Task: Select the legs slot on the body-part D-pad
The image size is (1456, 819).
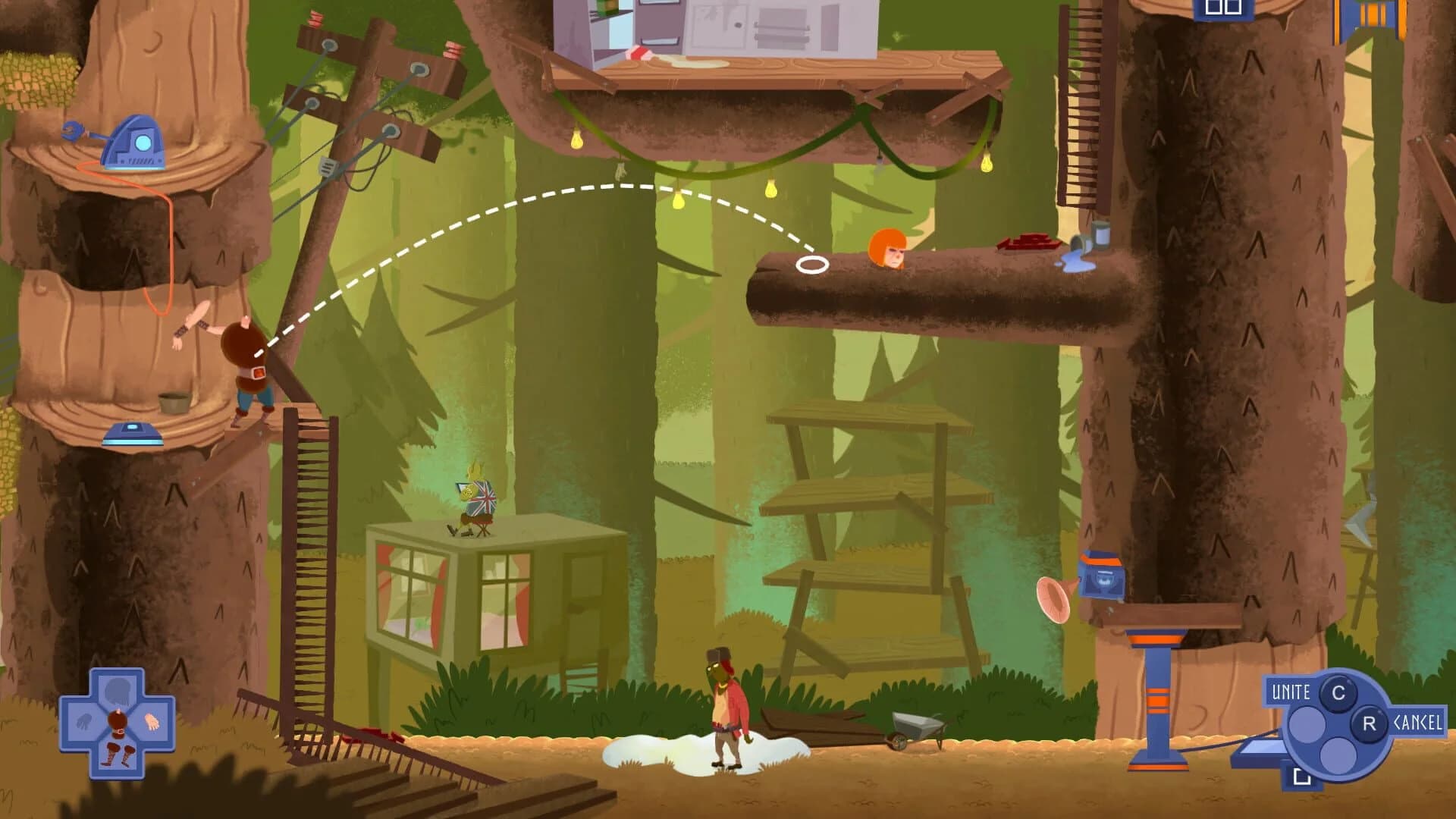Action: pyautogui.click(x=119, y=755)
